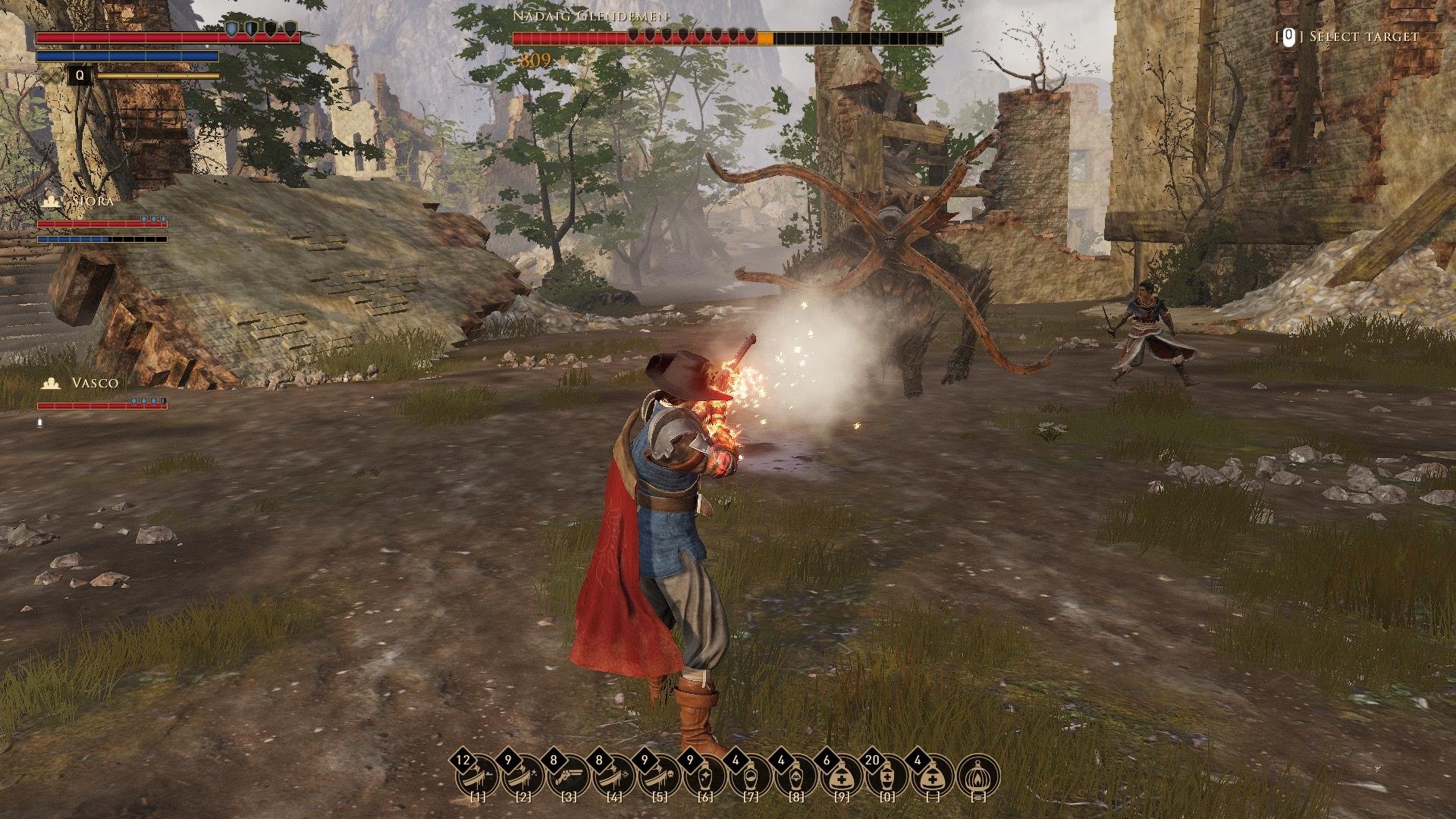Activate the sun-marked blade coating

pyautogui.click(x=614, y=776)
